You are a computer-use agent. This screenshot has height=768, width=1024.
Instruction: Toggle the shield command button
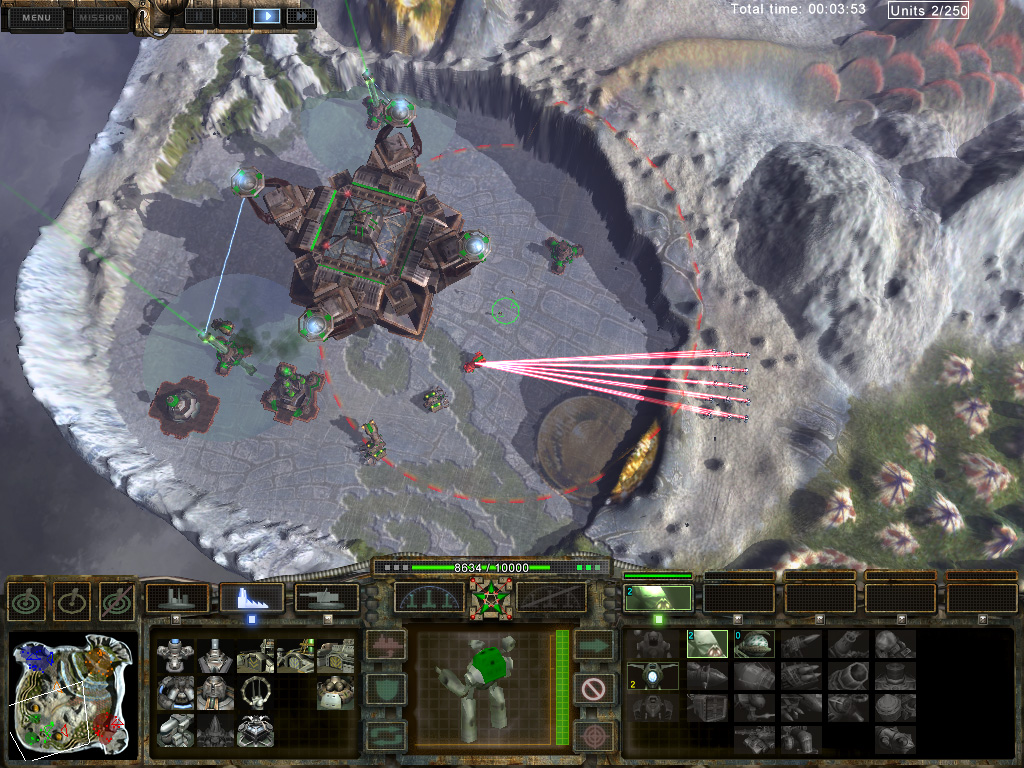(x=387, y=688)
